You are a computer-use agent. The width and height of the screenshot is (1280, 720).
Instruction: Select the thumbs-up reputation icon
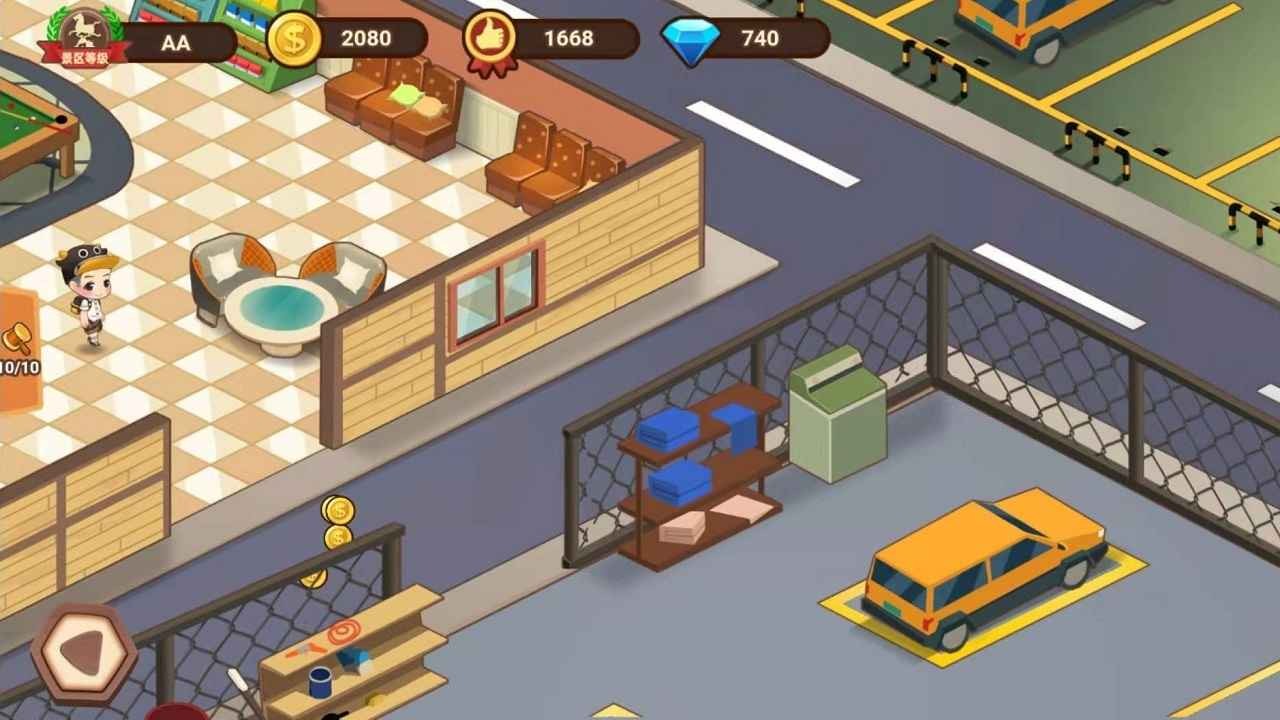489,41
